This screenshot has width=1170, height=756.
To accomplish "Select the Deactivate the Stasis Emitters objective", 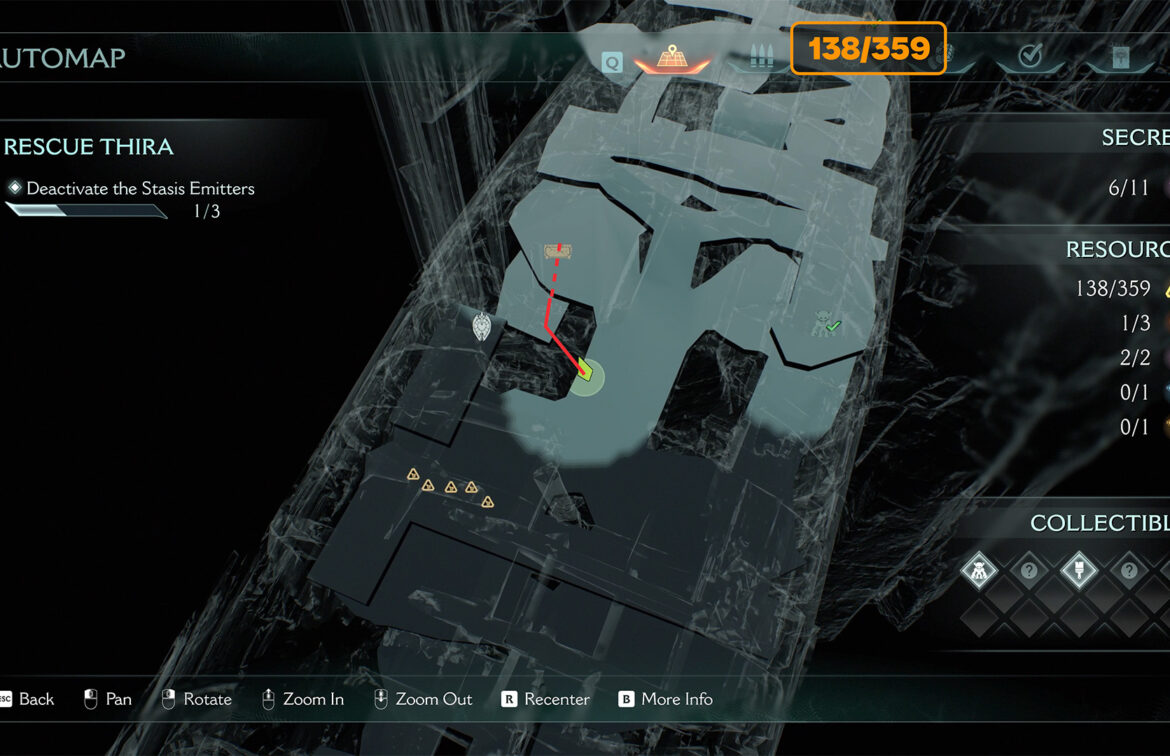I will coord(140,188).
